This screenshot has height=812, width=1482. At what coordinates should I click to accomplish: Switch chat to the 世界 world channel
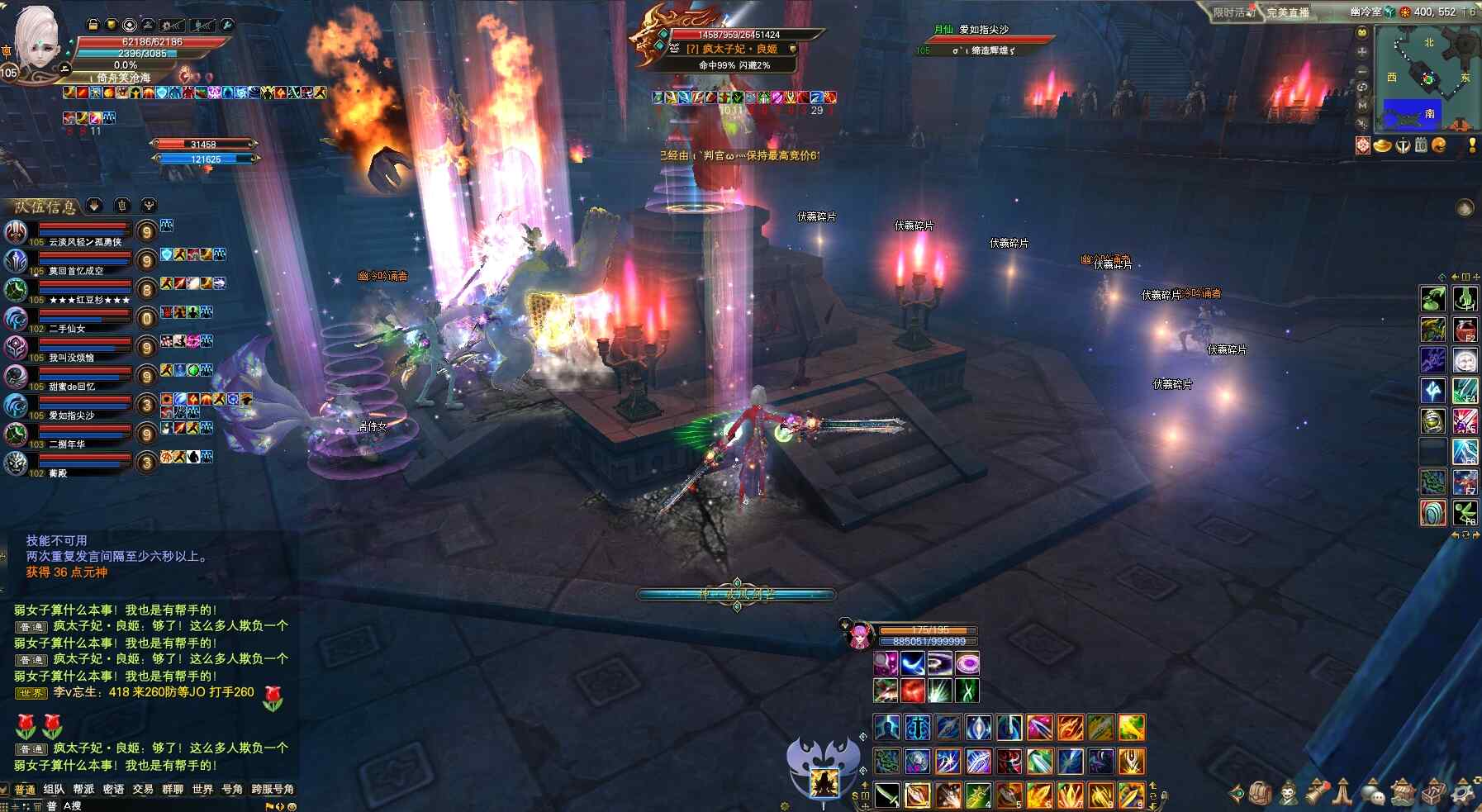point(202,790)
